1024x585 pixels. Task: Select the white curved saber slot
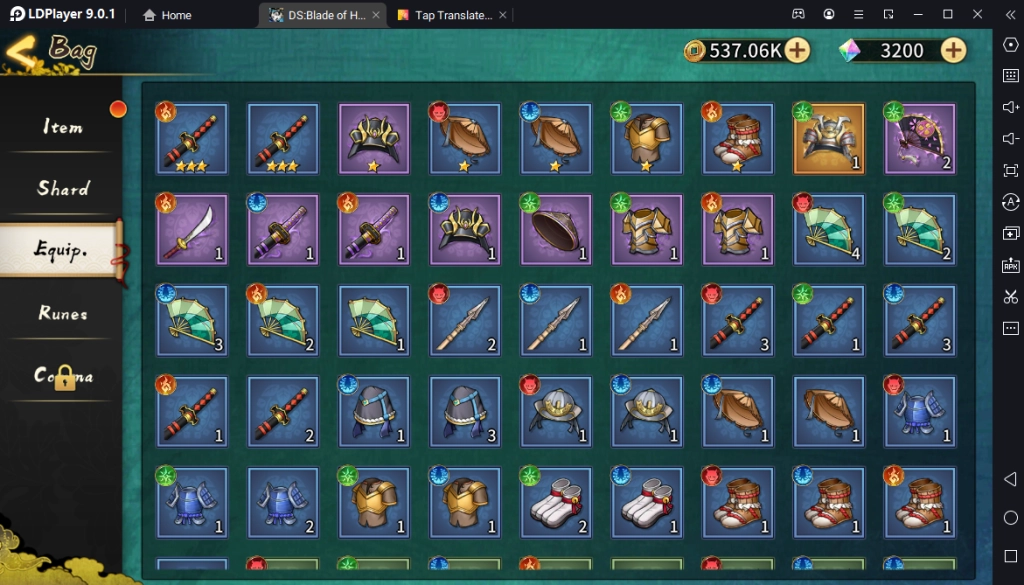(192, 230)
